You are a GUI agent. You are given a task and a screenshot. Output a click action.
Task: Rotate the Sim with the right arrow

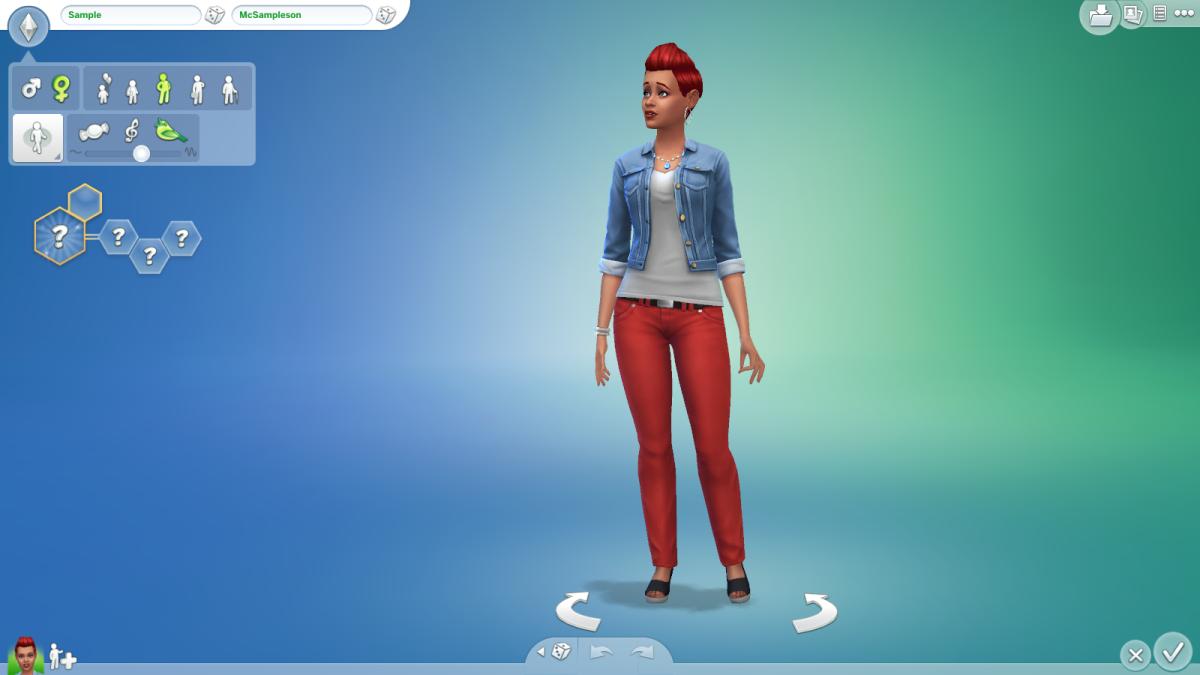pyautogui.click(x=814, y=612)
